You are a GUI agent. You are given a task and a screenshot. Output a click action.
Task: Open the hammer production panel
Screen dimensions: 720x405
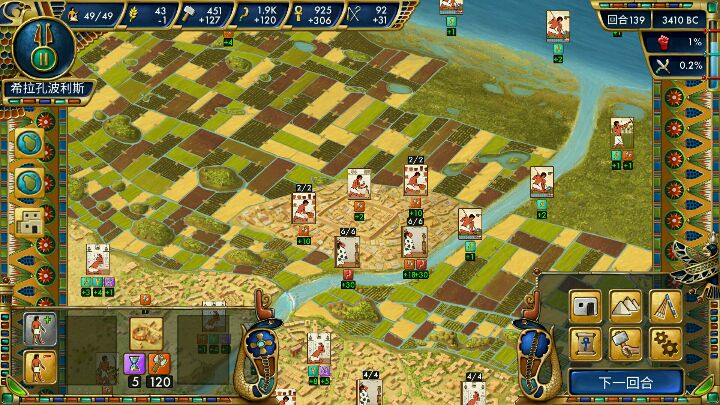click(626, 343)
